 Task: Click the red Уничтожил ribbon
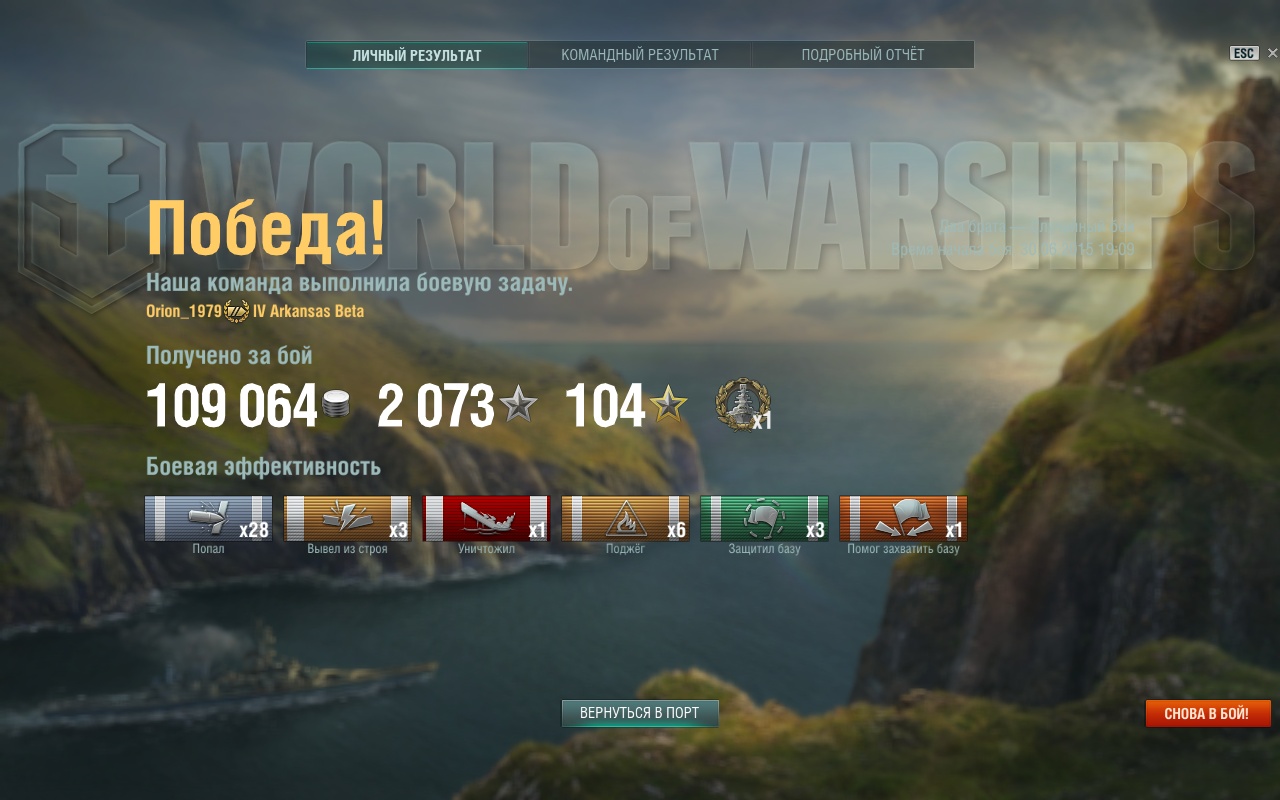[x=486, y=518]
